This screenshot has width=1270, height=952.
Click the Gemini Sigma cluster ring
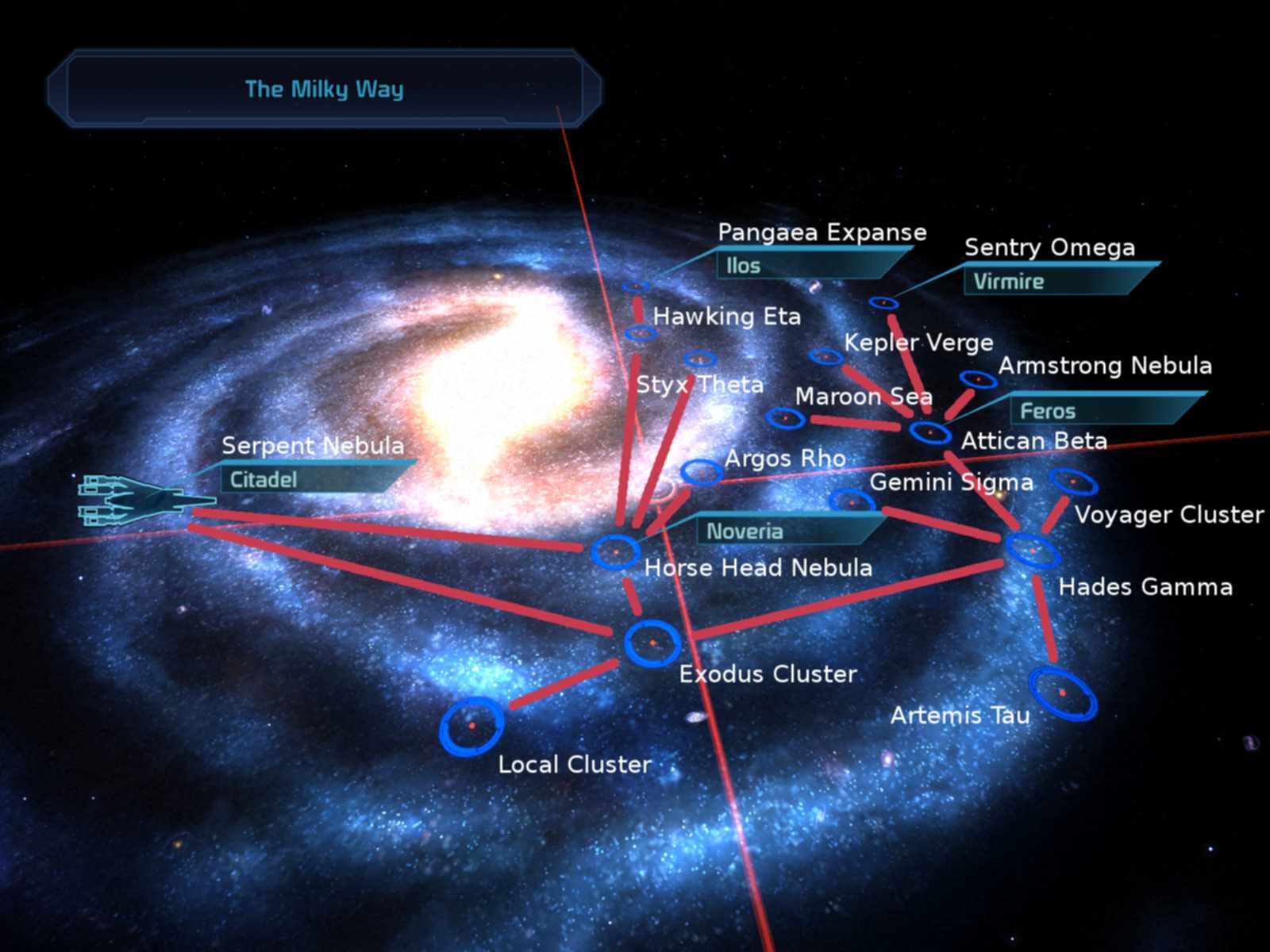pyautogui.click(x=851, y=501)
